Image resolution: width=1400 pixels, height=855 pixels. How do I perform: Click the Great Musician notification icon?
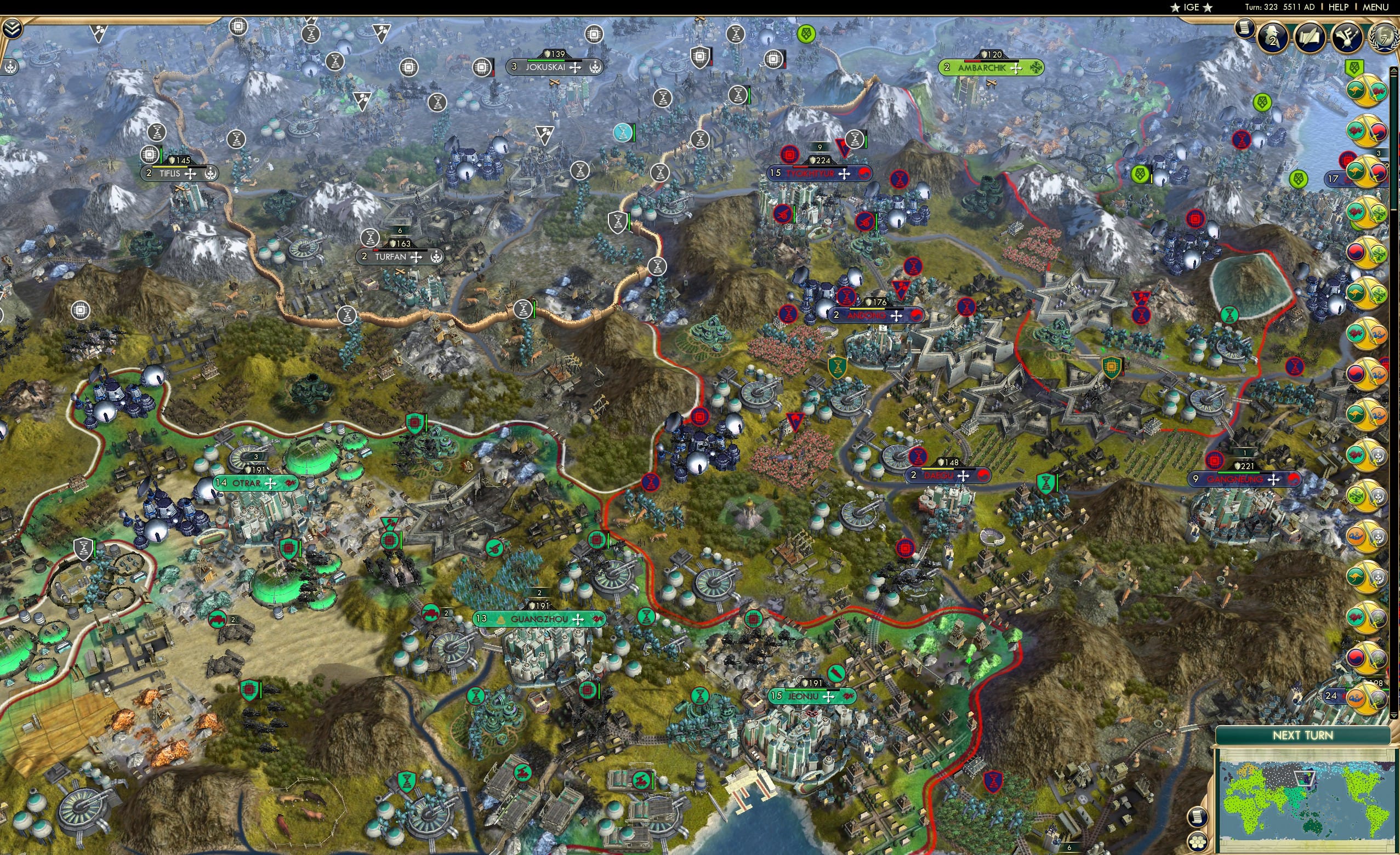click(x=1348, y=35)
